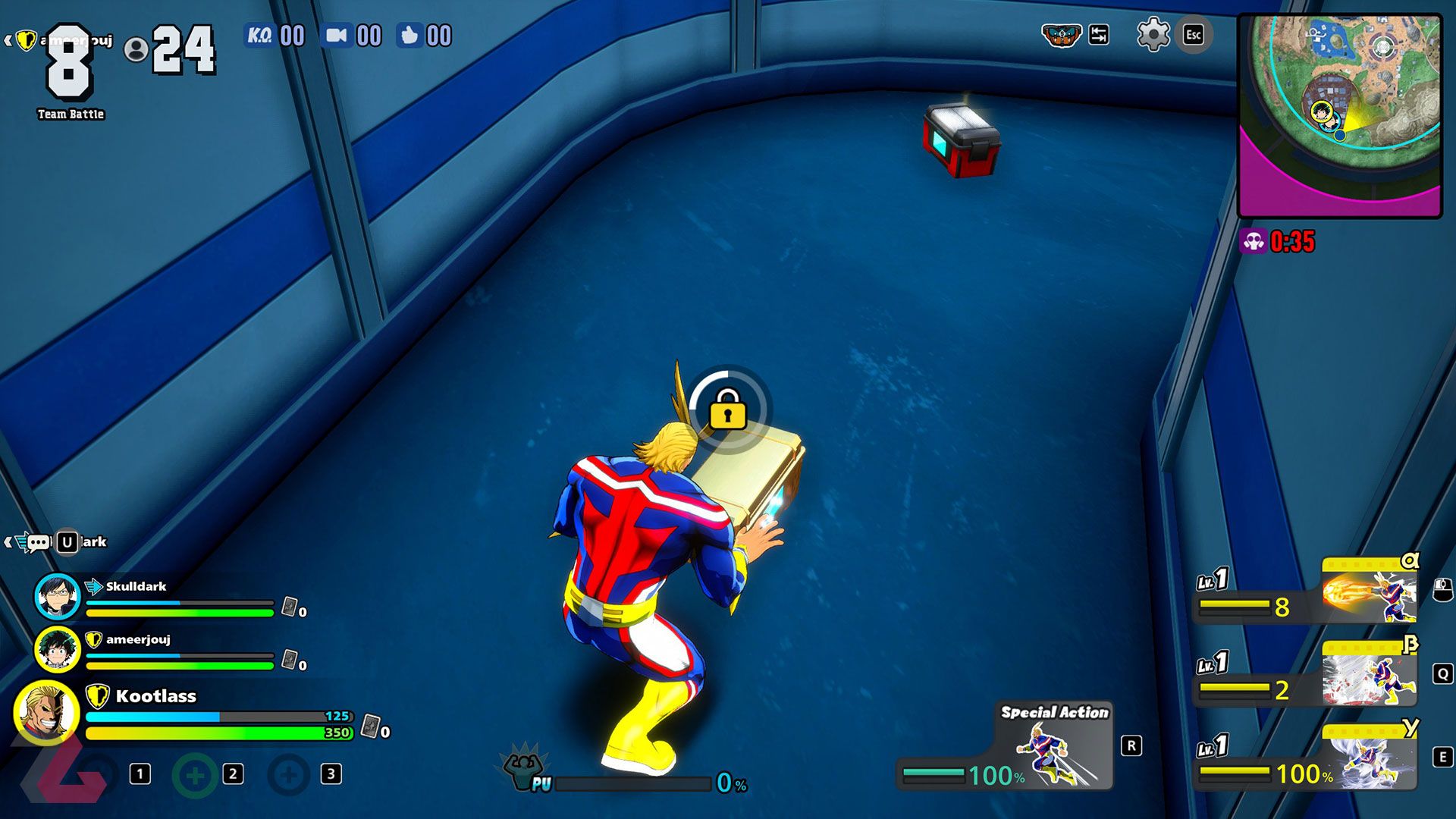Open the villain mask emote icon

tap(1061, 34)
